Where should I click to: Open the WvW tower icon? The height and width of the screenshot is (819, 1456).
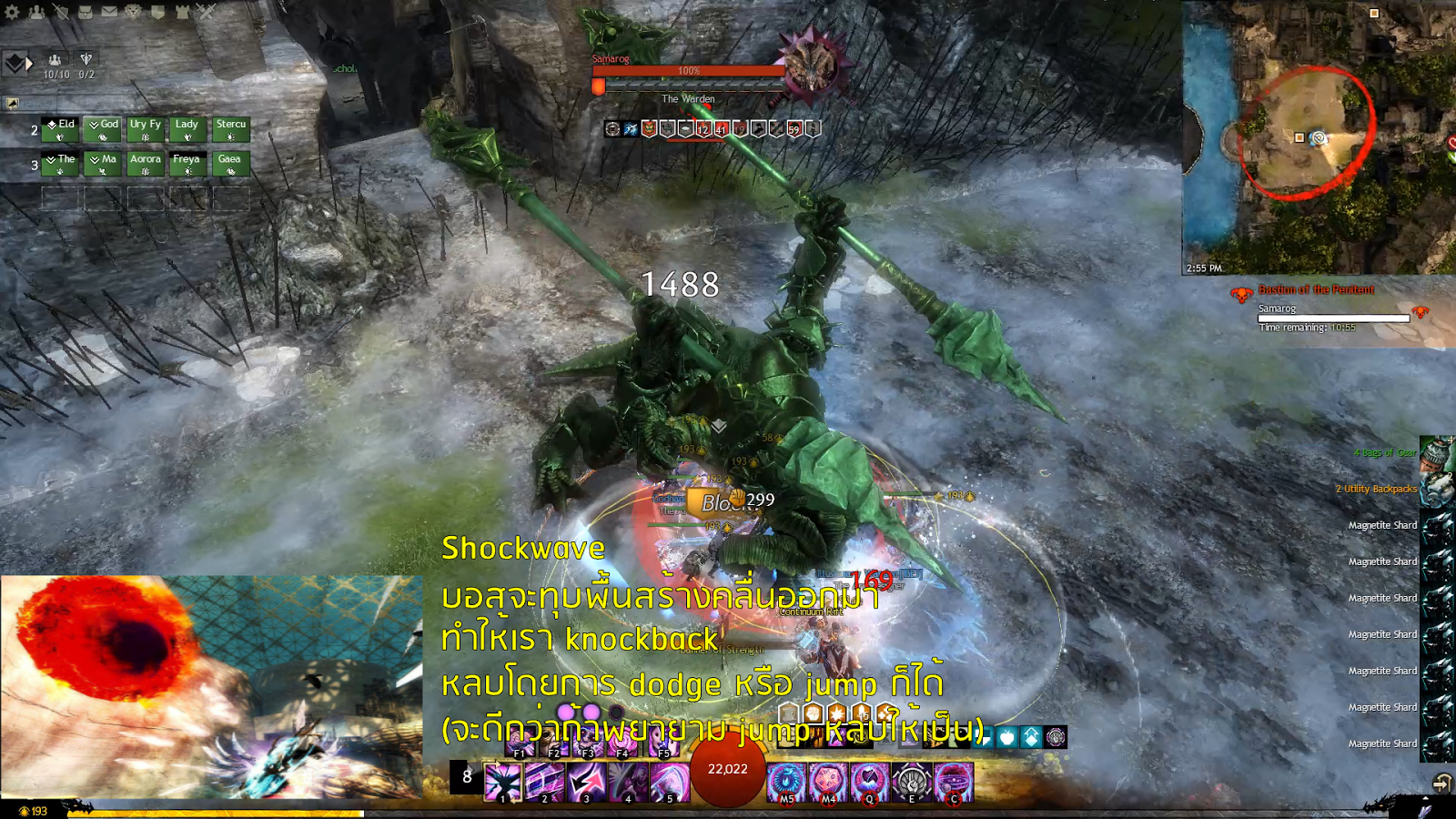[184, 11]
